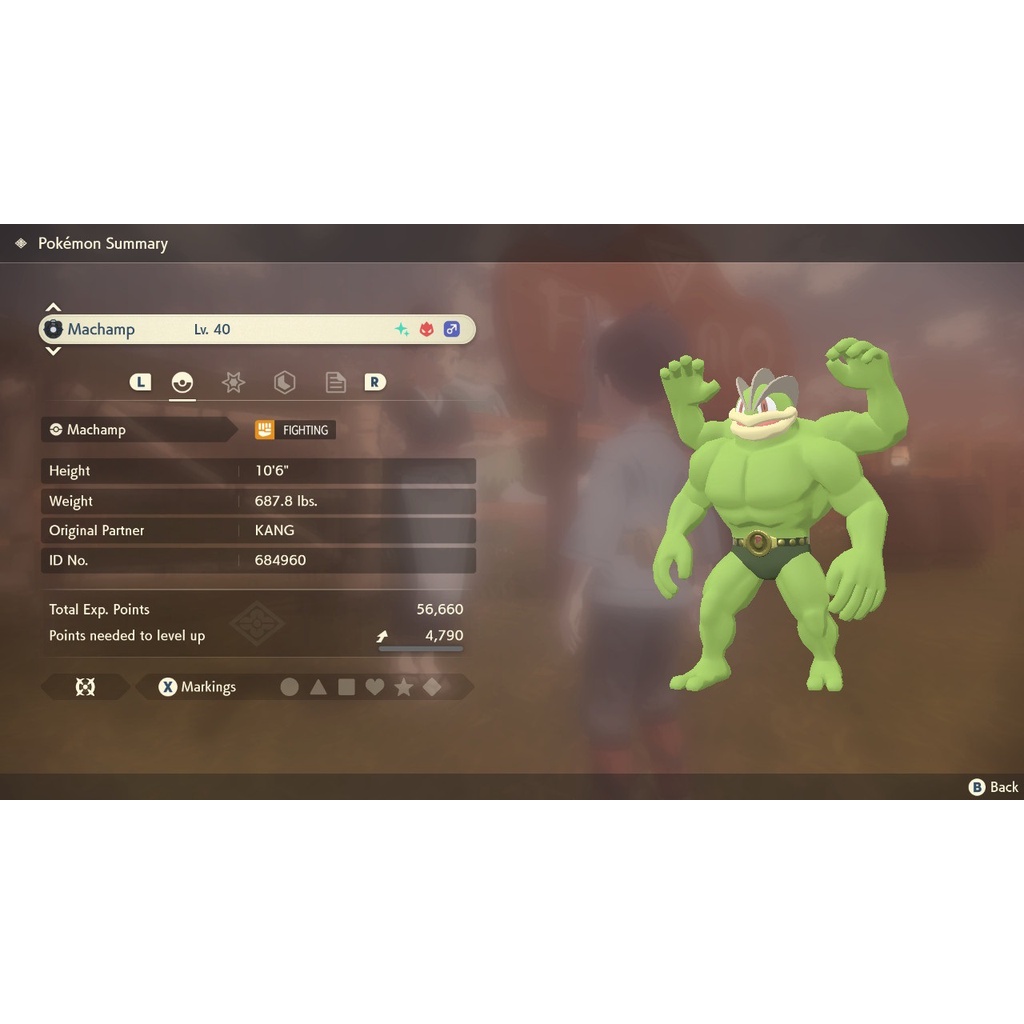Switch to the Poké Ball summary tab
The width and height of the screenshot is (1024, 1024).
point(182,382)
